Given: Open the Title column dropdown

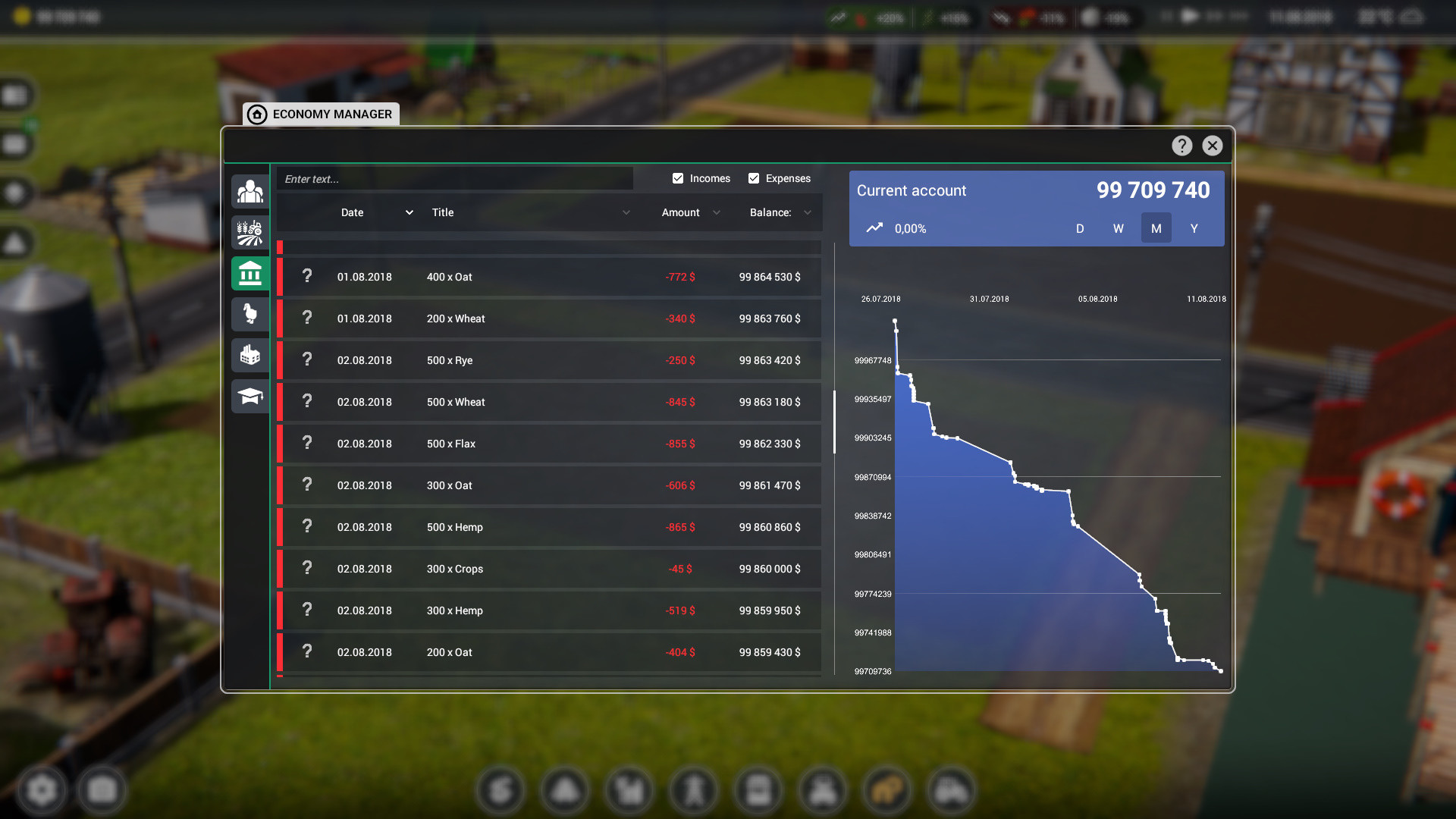Looking at the screenshot, I should [626, 212].
